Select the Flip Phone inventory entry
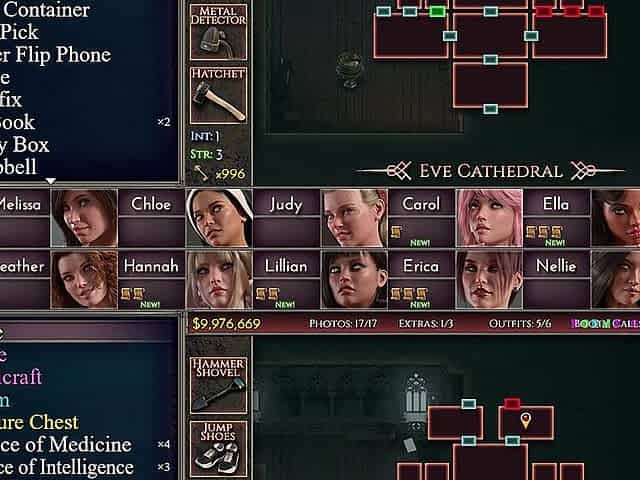The height and width of the screenshot is (480, 640). (x=60, y=55)
